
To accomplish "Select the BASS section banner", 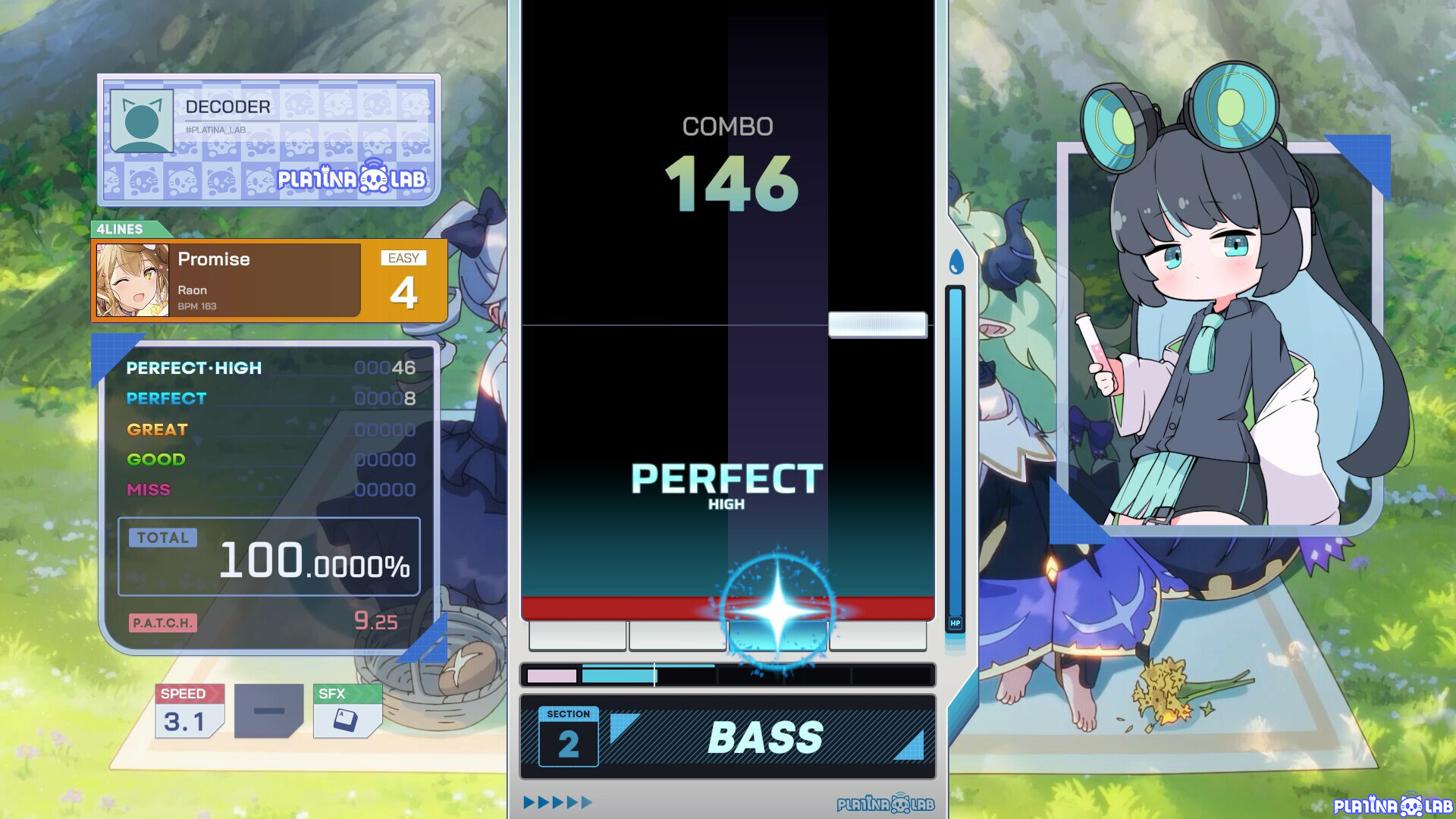I will click(766, 736).
